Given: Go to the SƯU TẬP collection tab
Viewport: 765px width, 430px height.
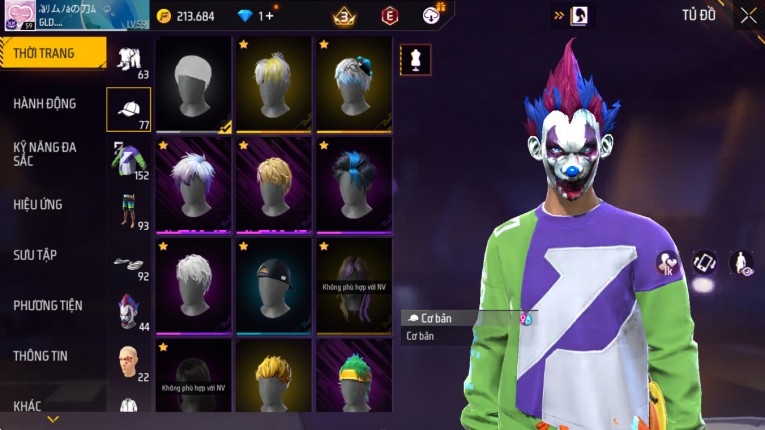Looking at the screenshot, I should (x=35, y=255).
